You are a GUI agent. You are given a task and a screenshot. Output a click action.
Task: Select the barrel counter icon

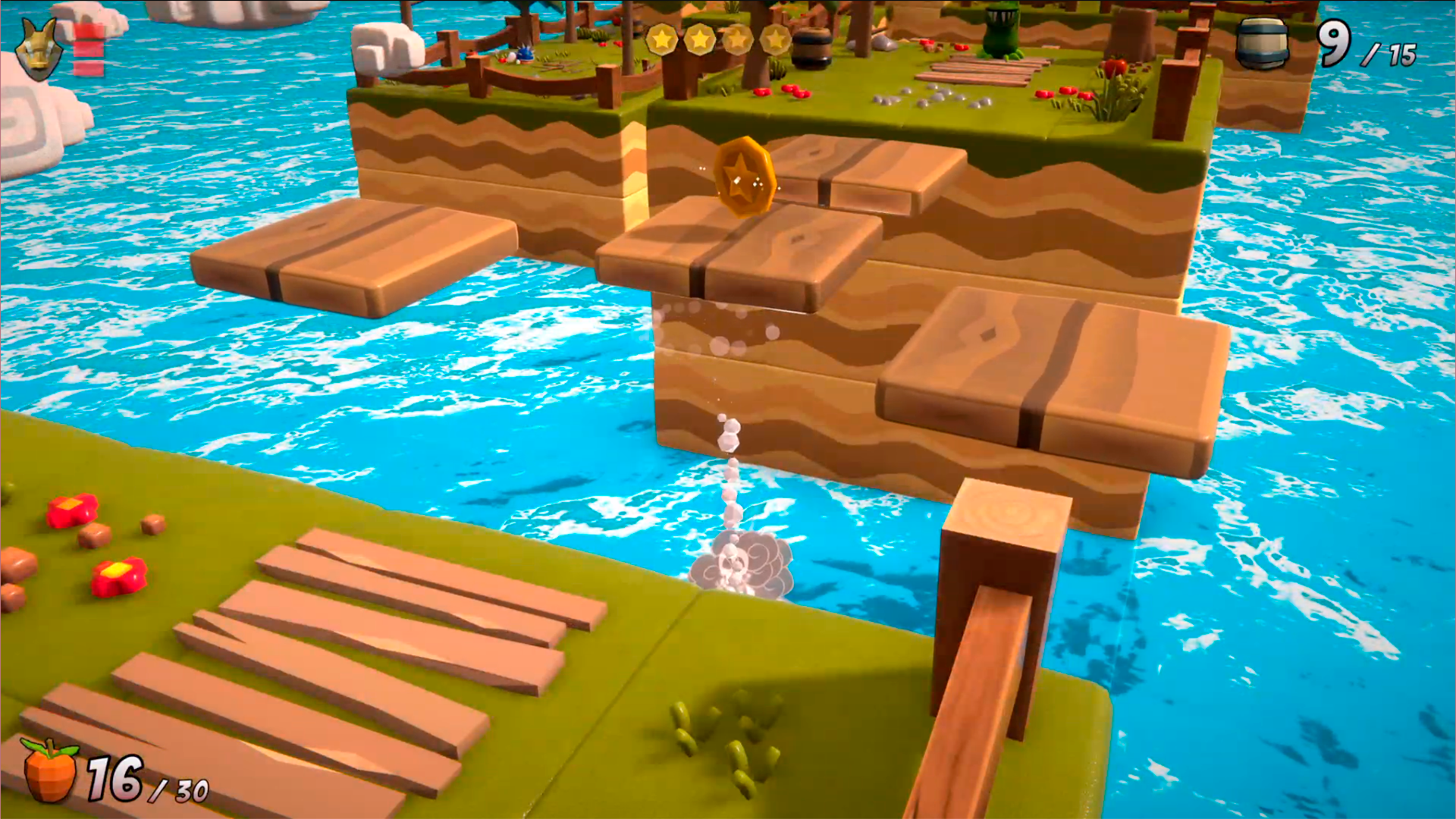[x=1262, y=44]
